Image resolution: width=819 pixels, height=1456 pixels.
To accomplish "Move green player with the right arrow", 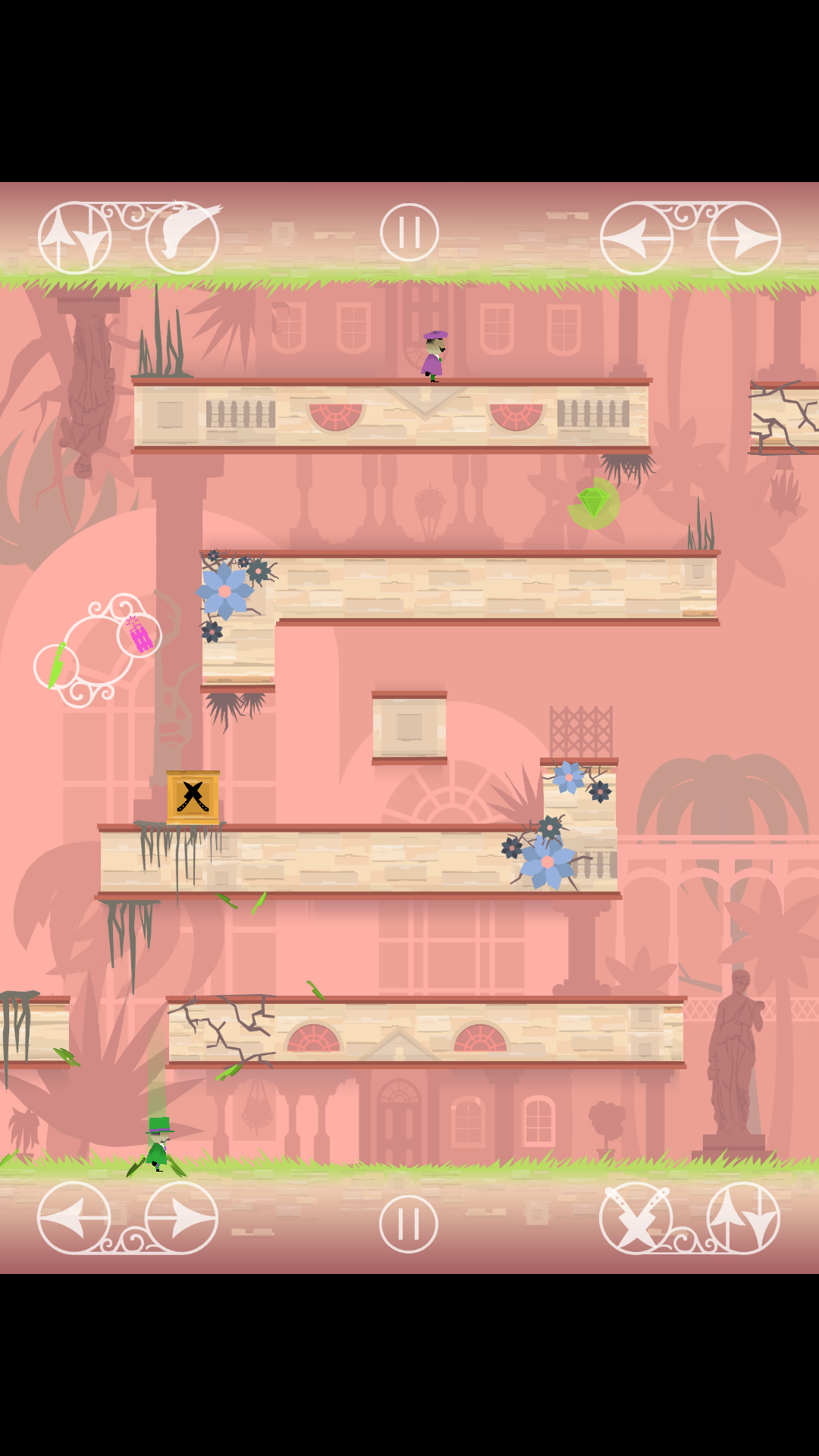I will pyautogui.click(x=181, y=1218).
